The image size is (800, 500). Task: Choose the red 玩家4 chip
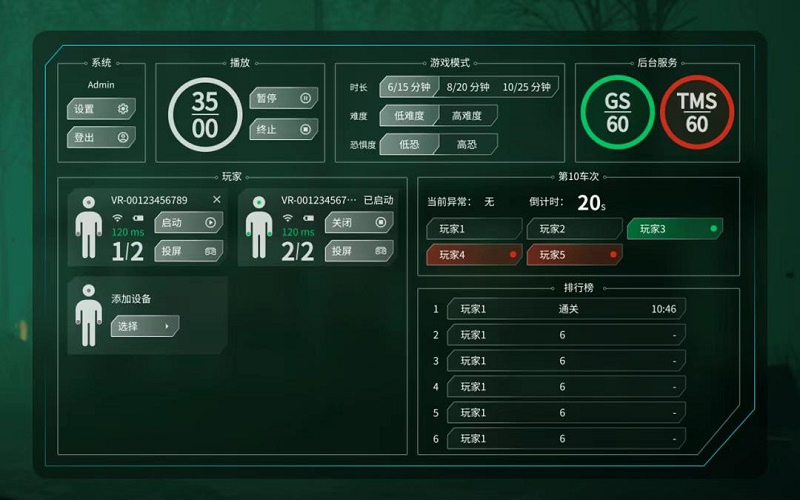coord(474,255)
